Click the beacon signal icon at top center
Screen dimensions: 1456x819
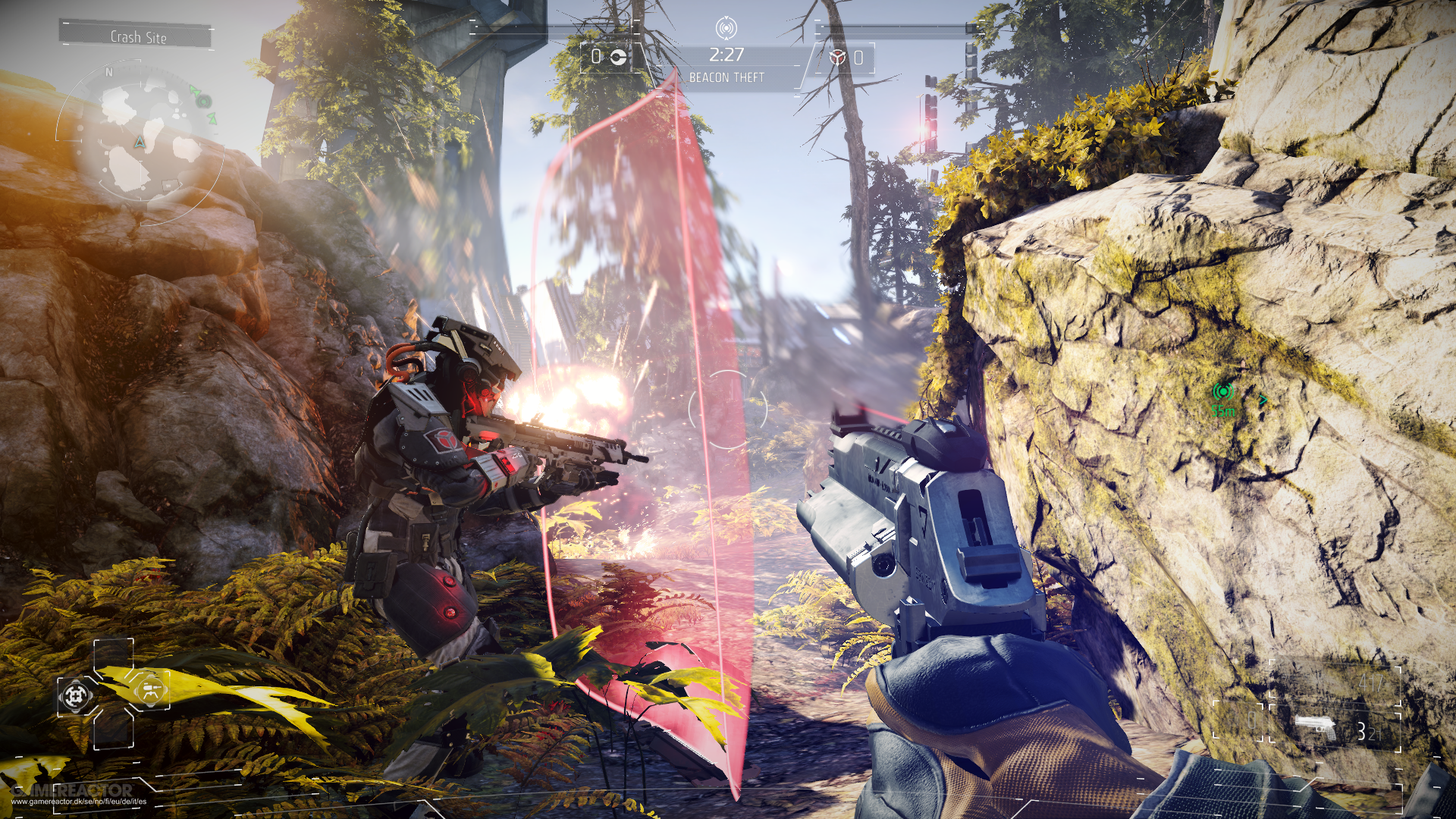[726, 30]
